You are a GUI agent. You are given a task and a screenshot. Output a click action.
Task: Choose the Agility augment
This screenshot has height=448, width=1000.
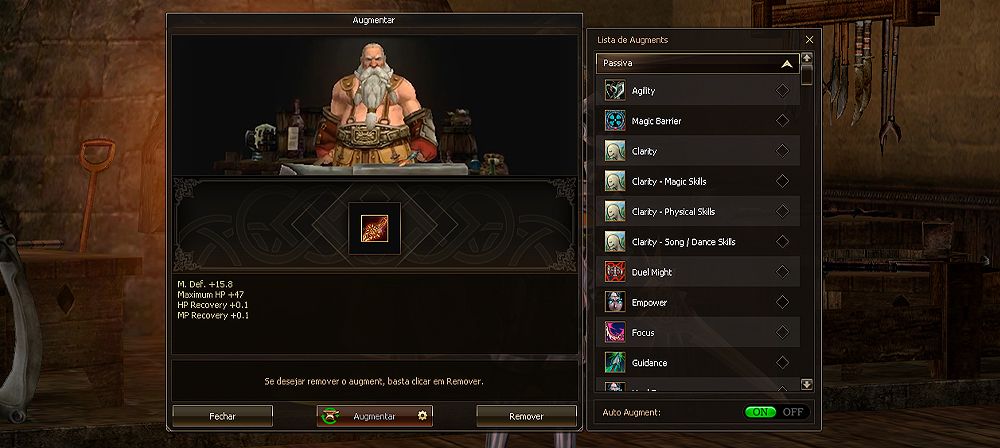pos(697,91)
